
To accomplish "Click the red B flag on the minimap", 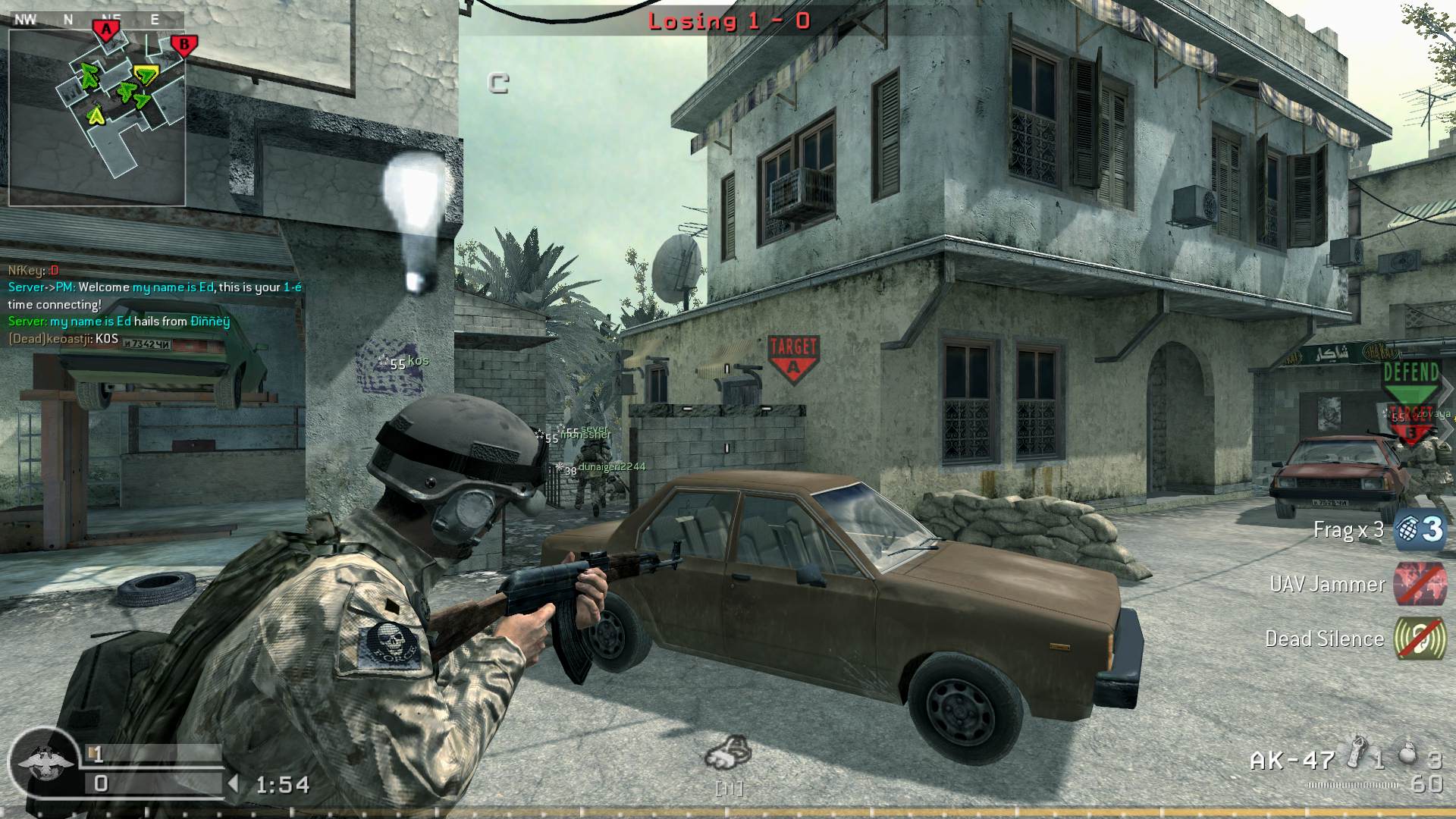I will click(x=186, y=44).
